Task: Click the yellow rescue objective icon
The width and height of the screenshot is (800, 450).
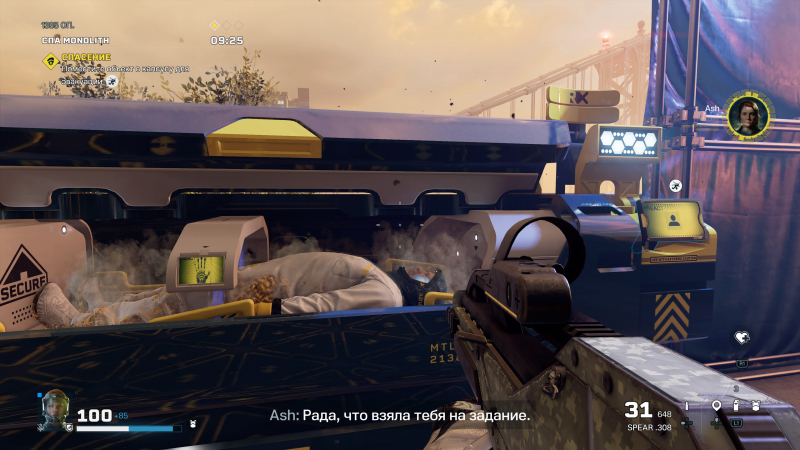Action: (50, 61)
